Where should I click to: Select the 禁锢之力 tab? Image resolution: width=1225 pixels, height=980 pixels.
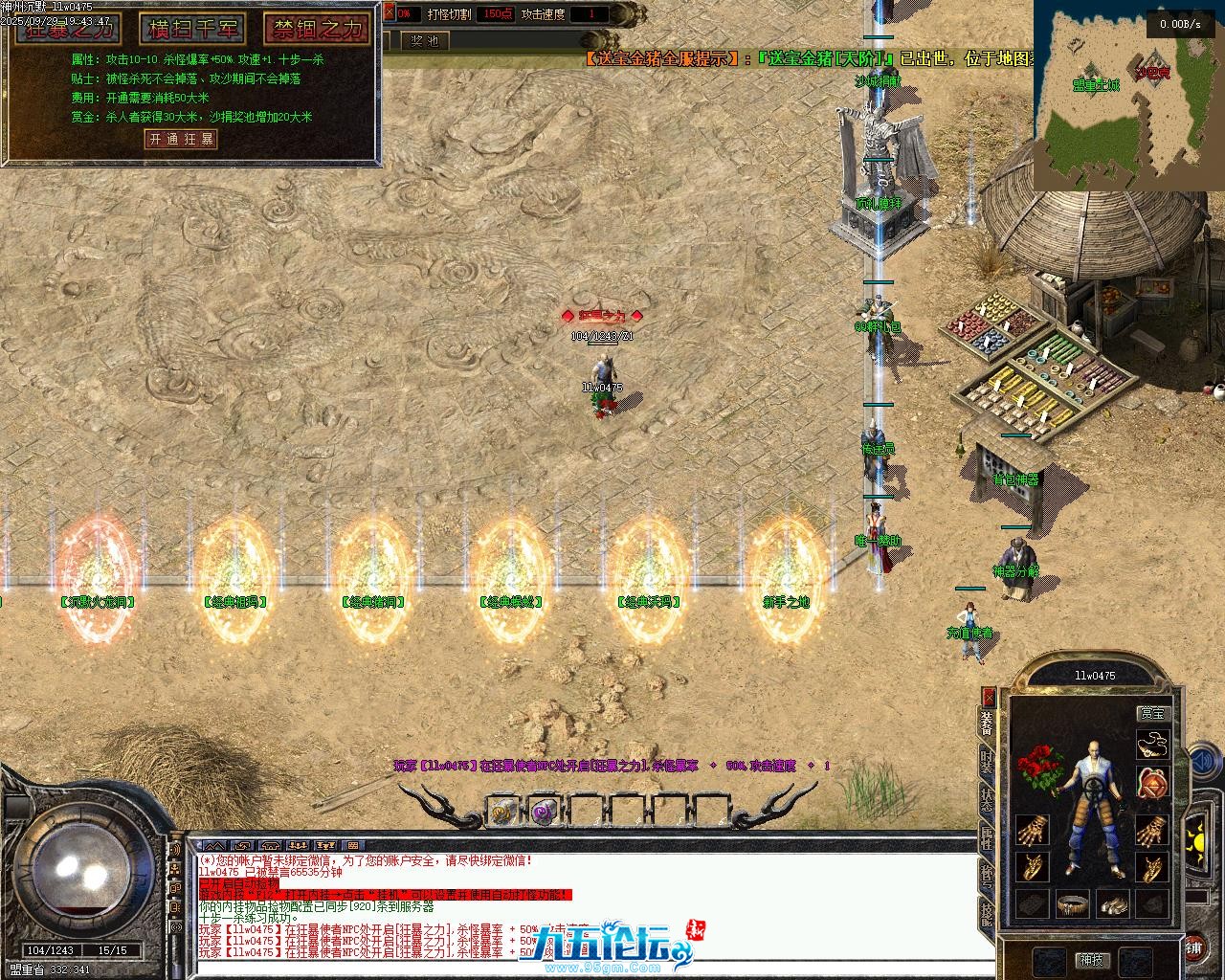(317, 29)
